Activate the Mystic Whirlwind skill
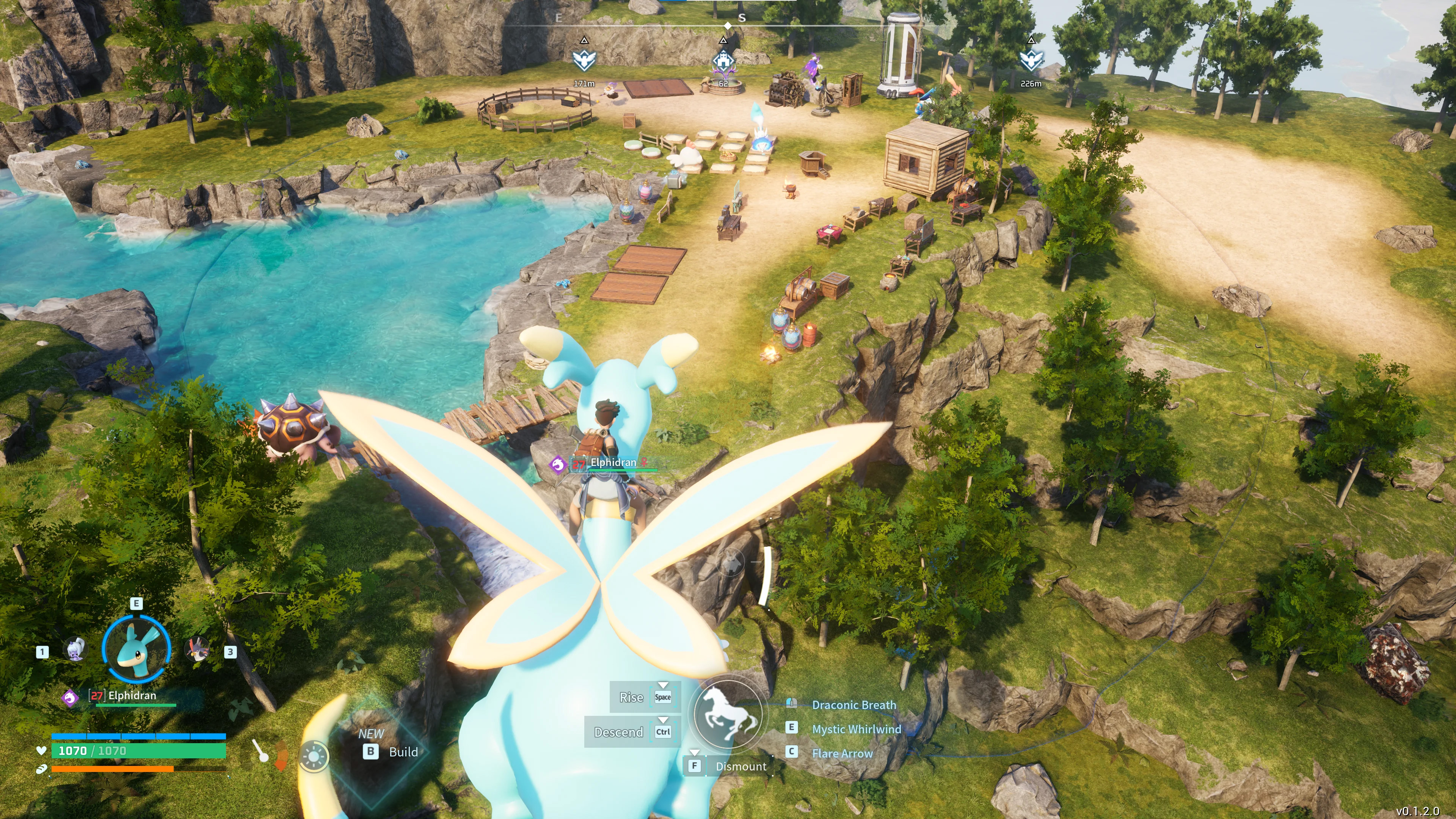Viewport: 1456px width, 819px height. pyautogui.click(x=856, y=729)
